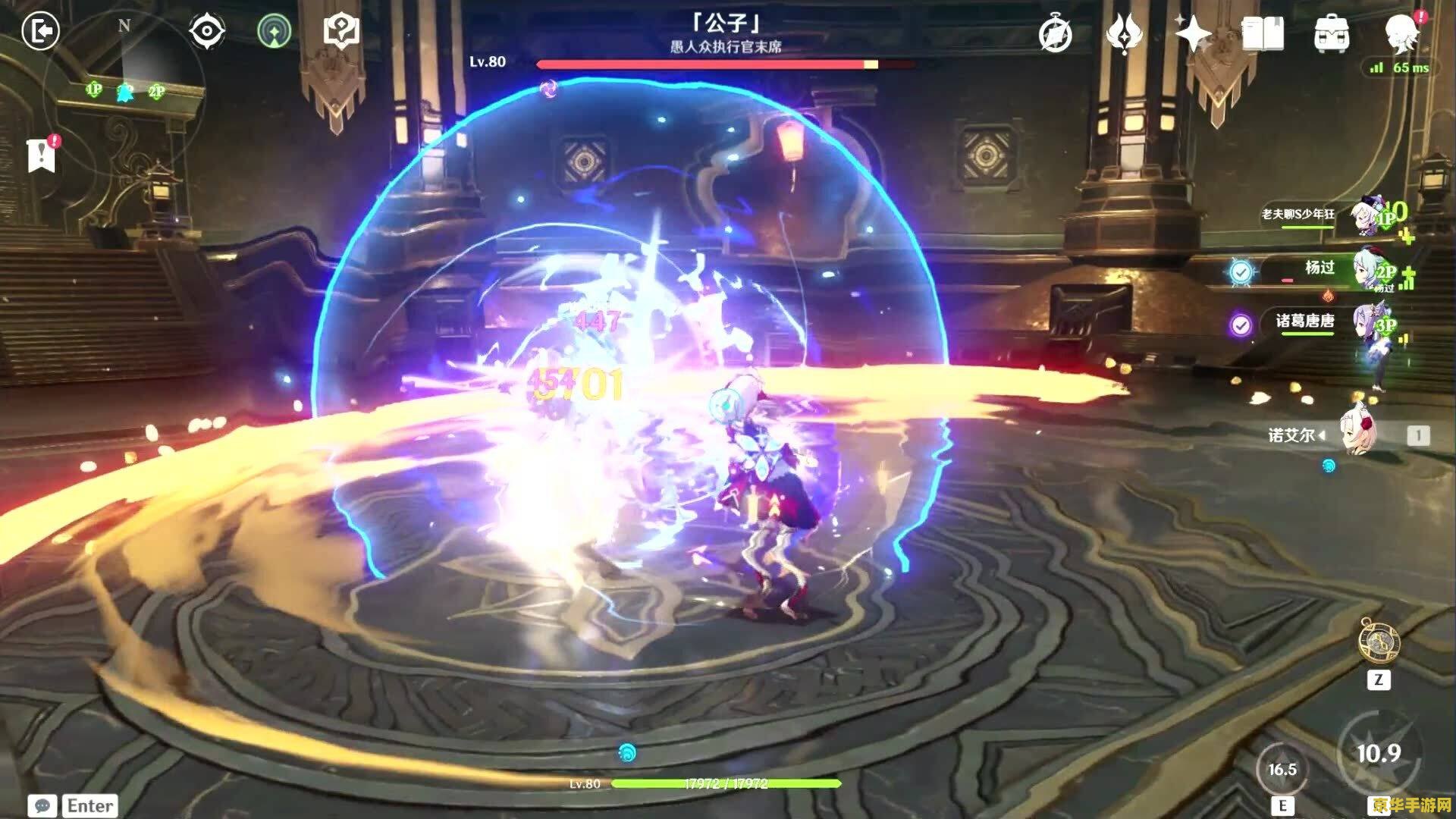Leave the domain via the exit icon

point(40,31)
